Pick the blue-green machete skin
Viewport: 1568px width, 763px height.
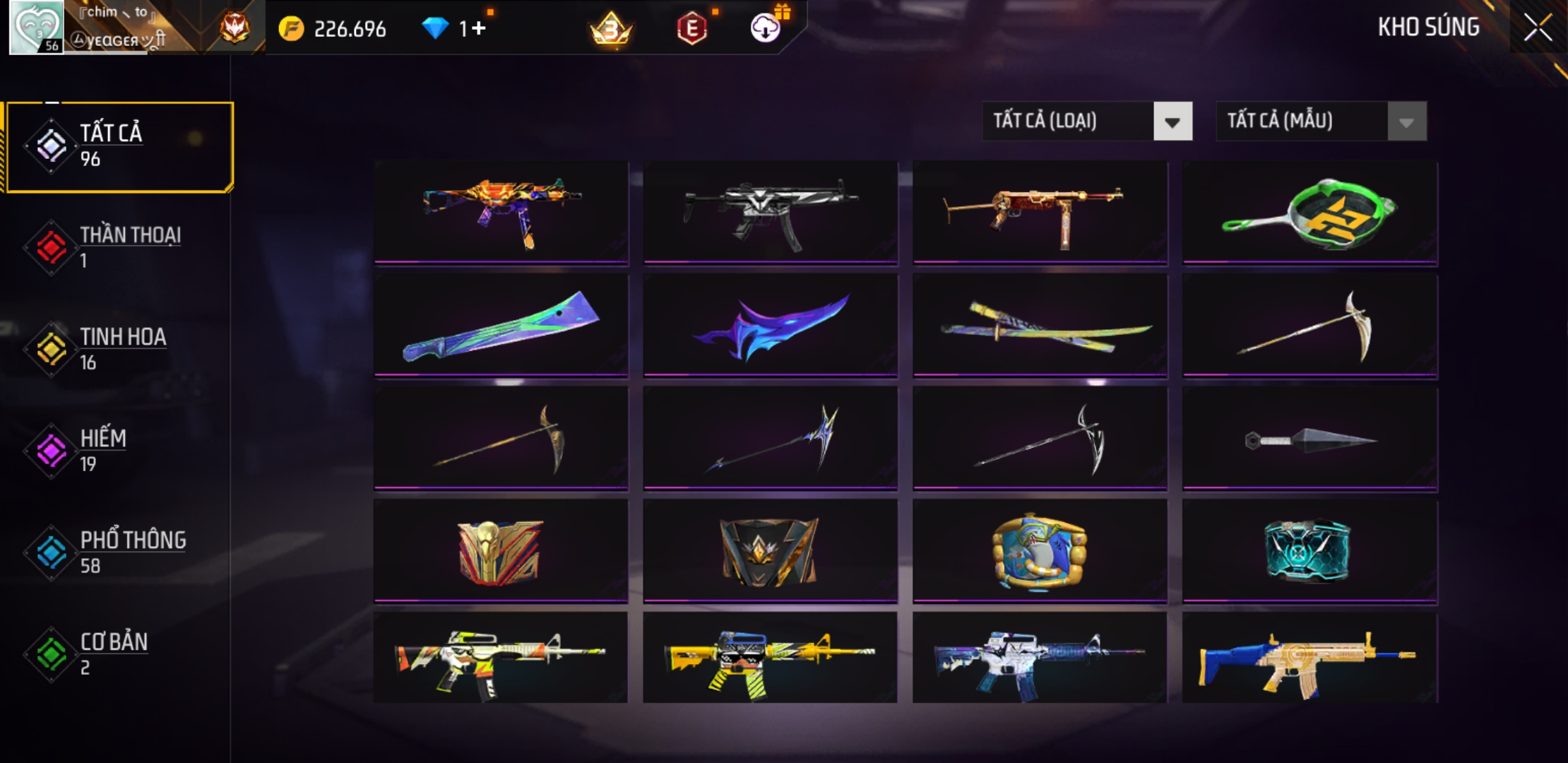501,326
